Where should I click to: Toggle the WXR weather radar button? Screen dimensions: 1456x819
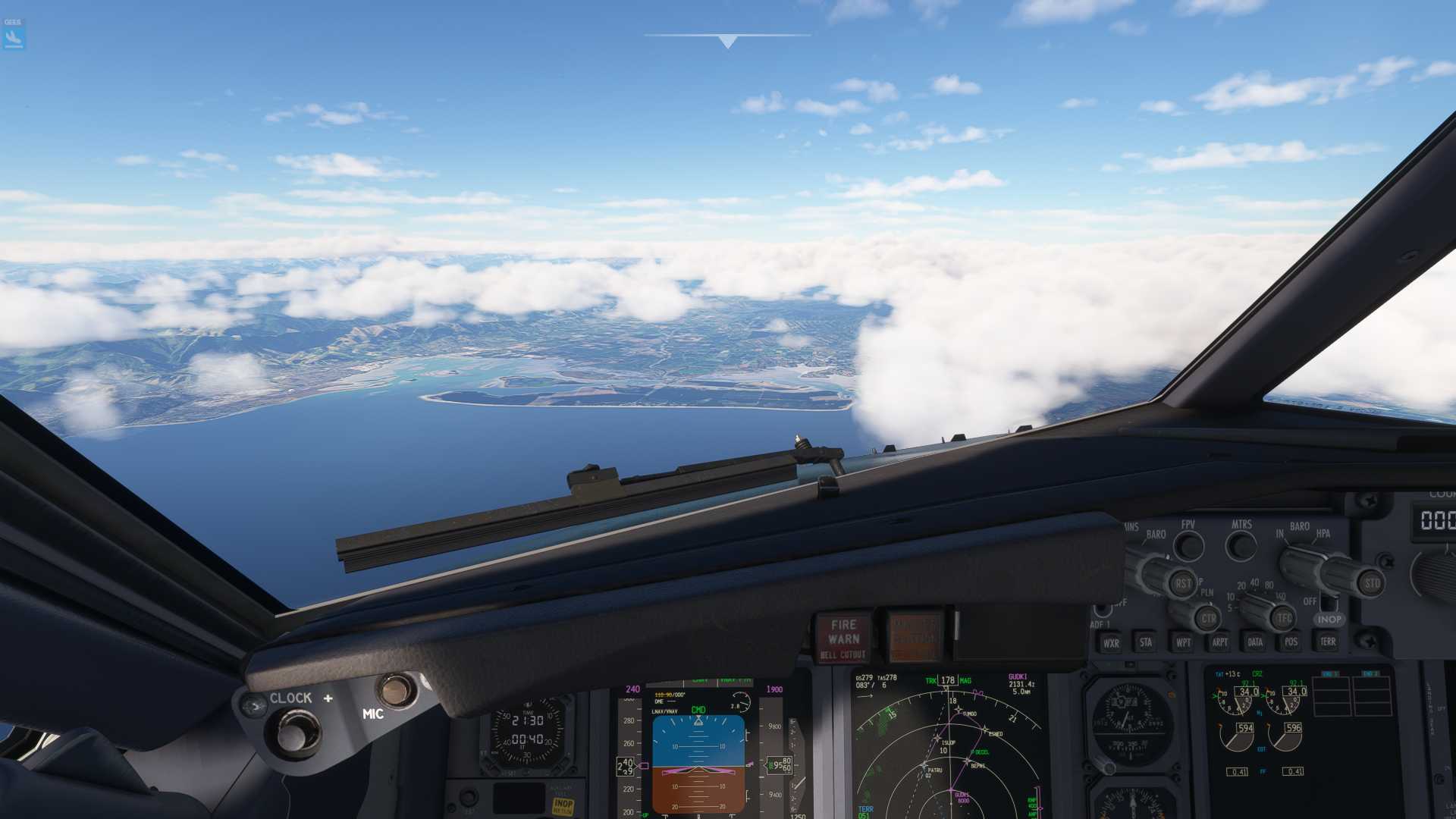pyautogui.click(x=1111, y=643)
